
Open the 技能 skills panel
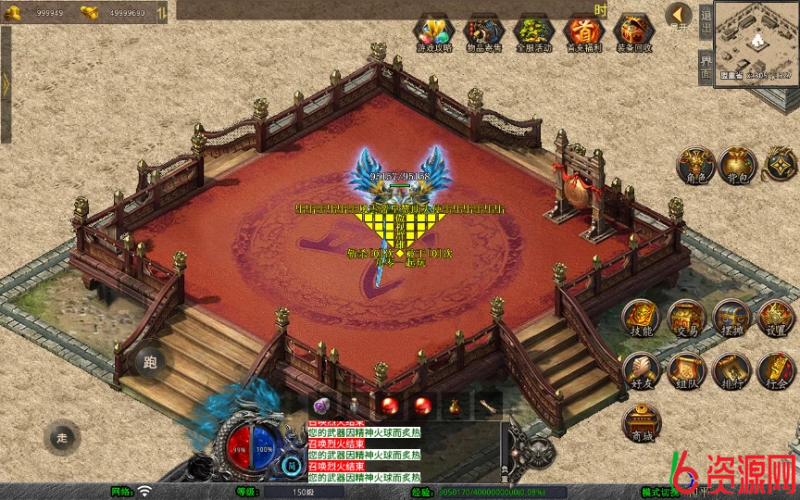click(x=641, y=316)
